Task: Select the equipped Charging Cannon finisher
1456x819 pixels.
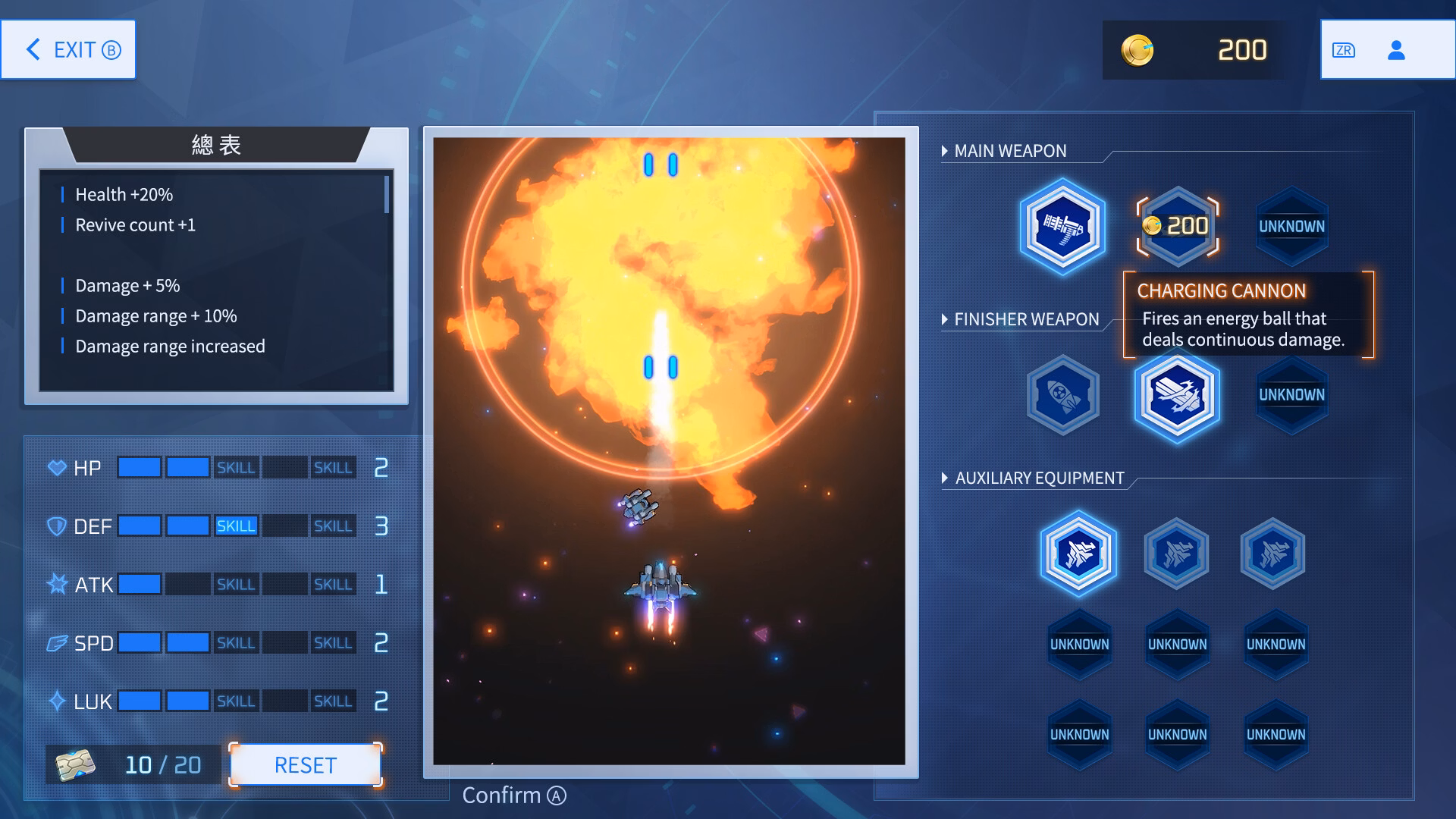Action: pyautogui.click(x=1178, y=395)
